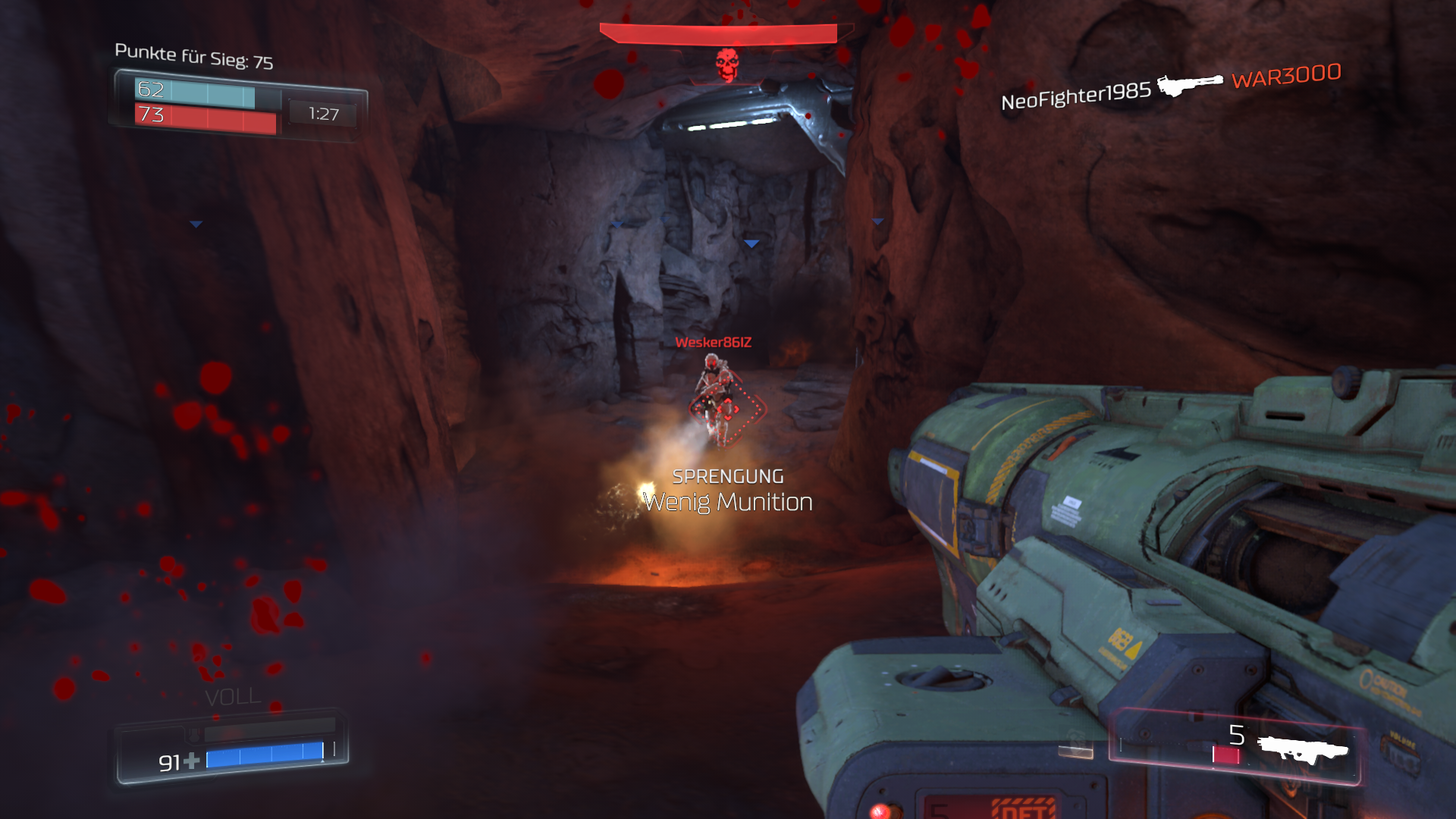Click the red demon skull icon
The height and width of the screenshot is (819, 1456).
[726, 65]
